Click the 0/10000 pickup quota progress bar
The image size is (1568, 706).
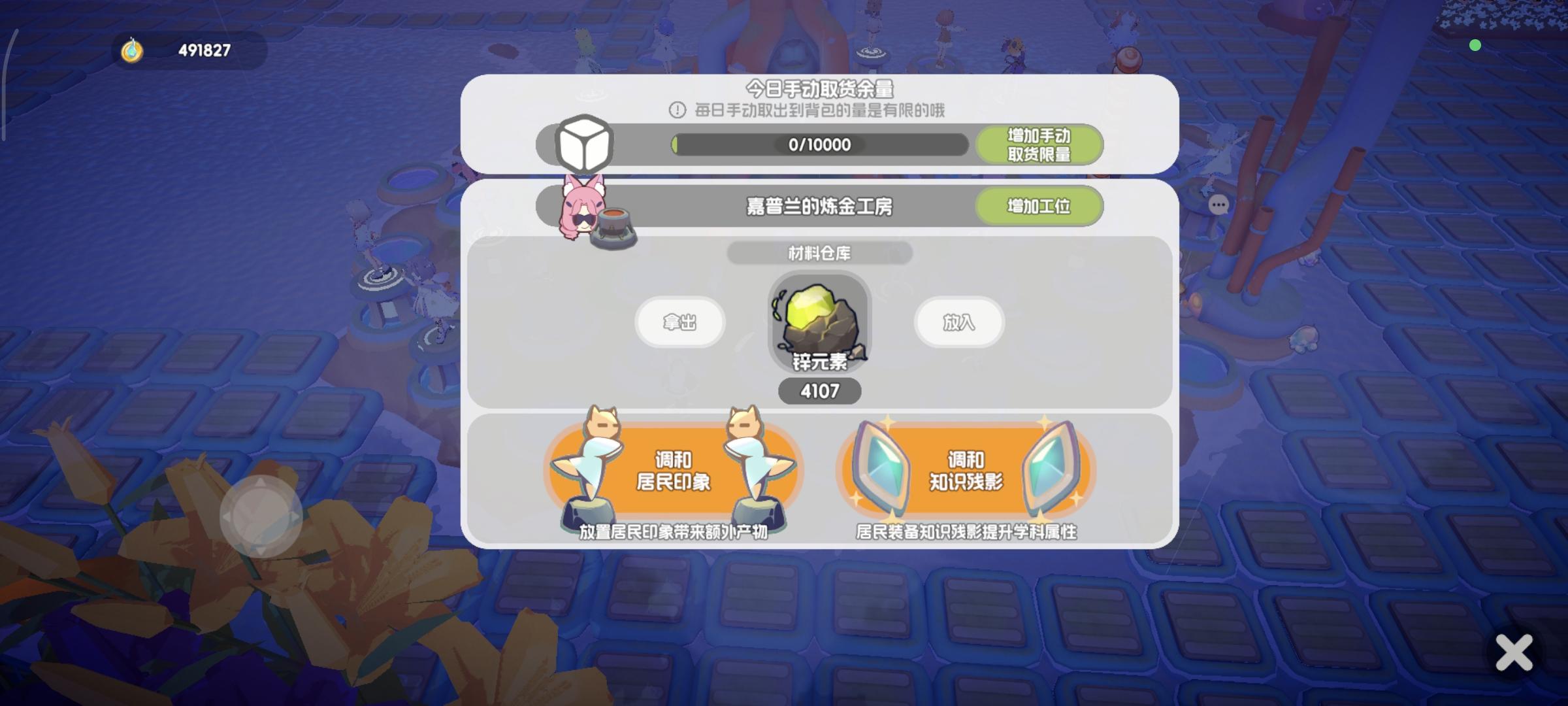[x=819, y=145]
